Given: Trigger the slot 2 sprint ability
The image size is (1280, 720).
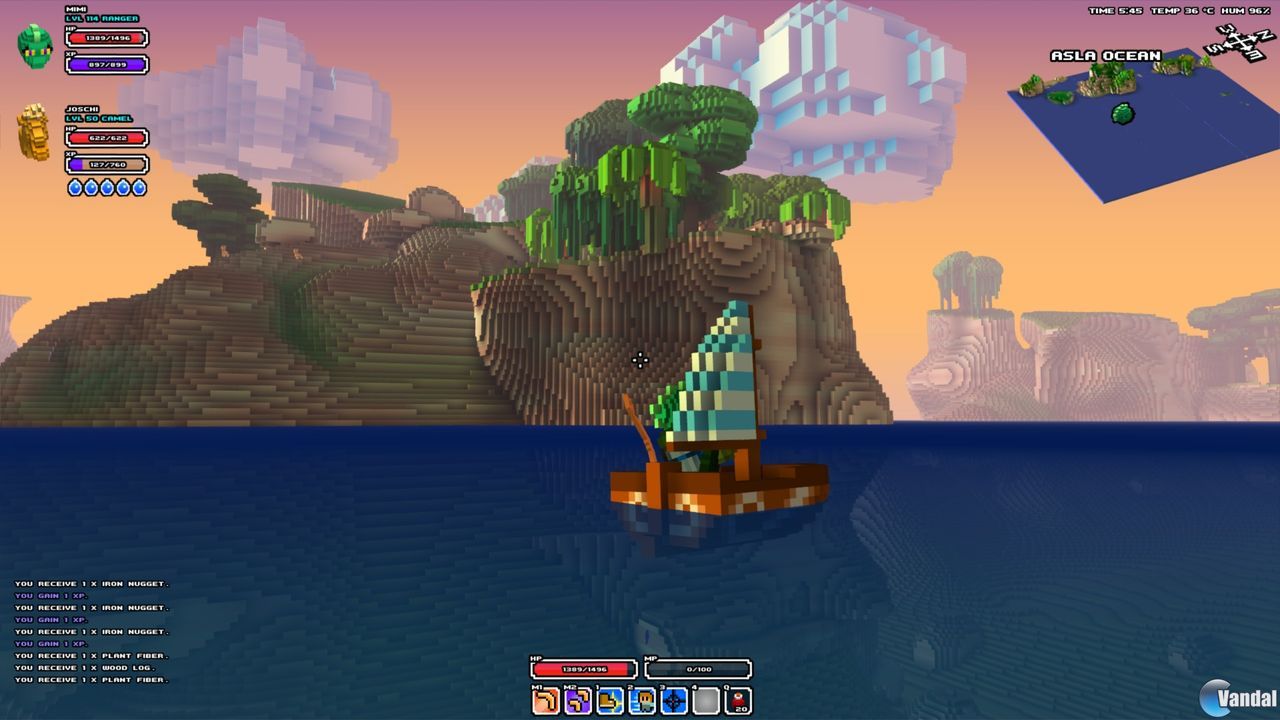Looking at the screenshot, I should tap(641, 701).
